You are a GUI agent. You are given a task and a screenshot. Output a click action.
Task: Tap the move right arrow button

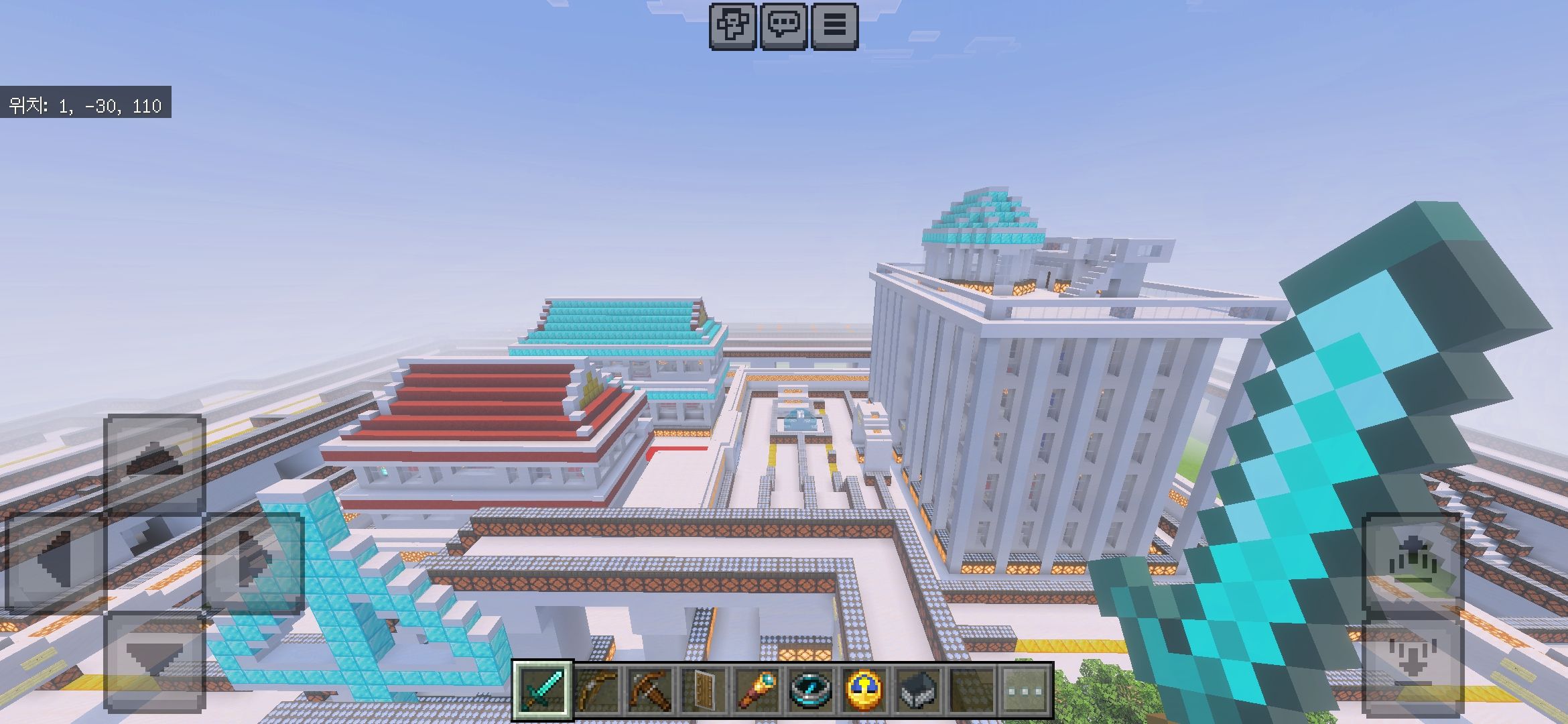[x=254, y=563]
